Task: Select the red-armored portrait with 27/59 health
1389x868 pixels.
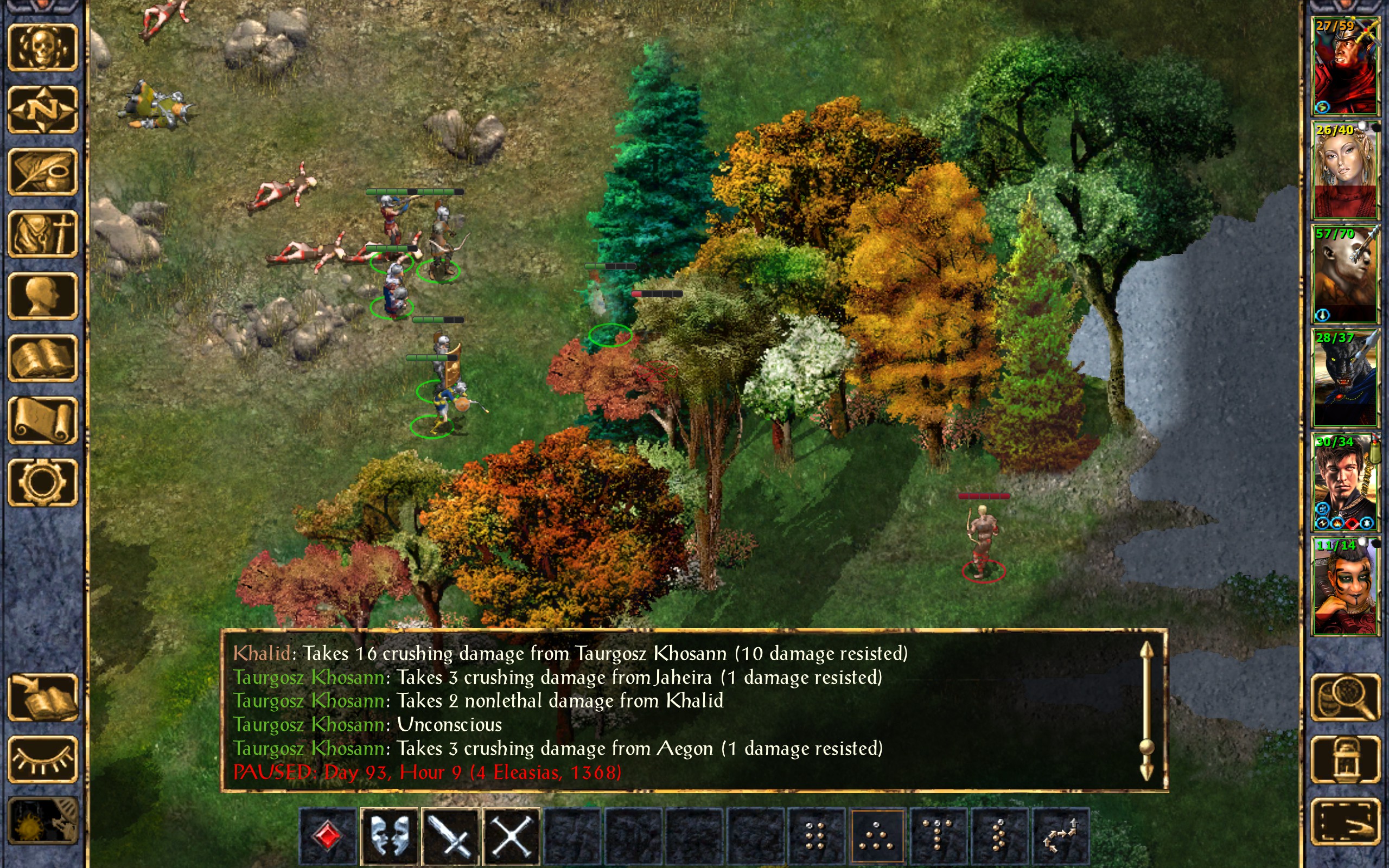Action: pyautogui.click(x=1345, y=66)
